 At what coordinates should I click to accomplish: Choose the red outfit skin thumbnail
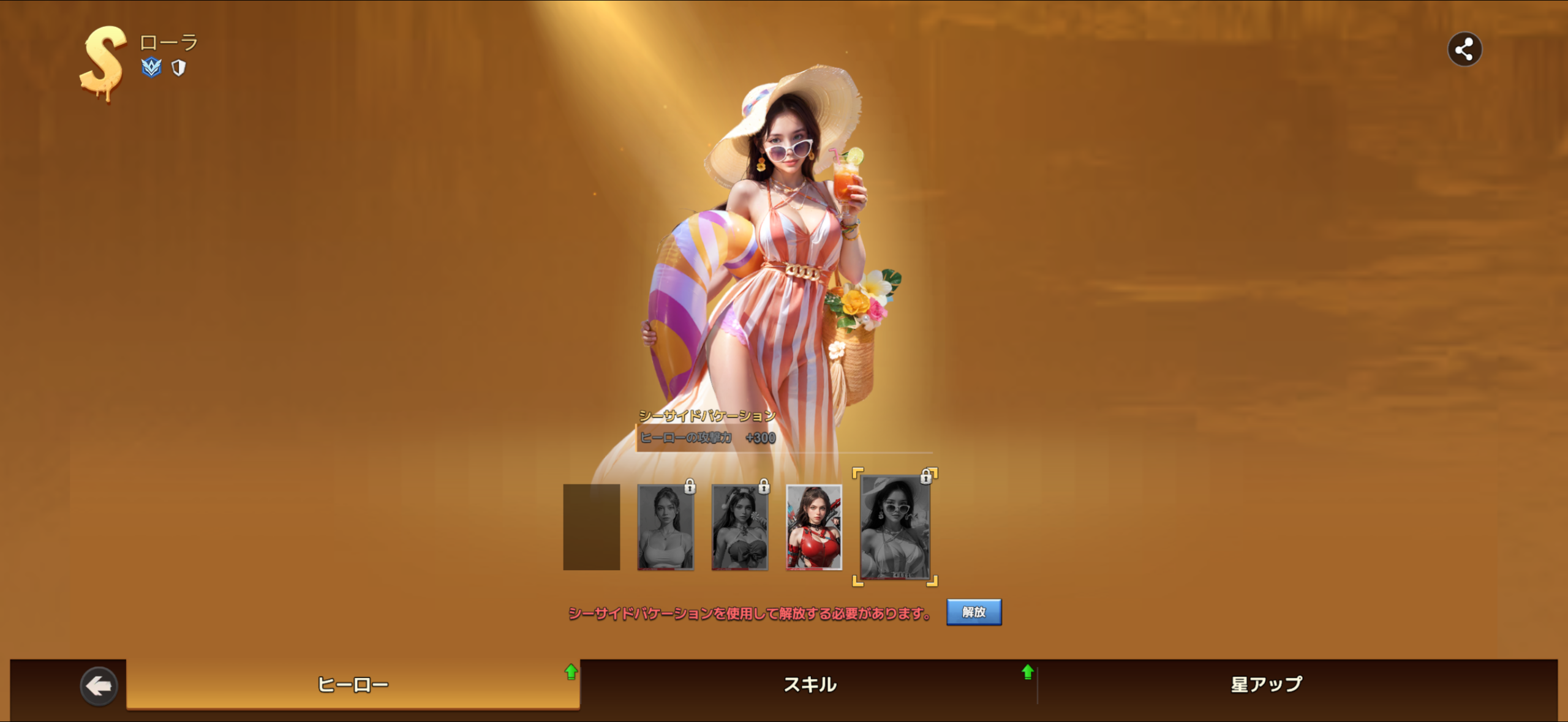(x=813, y=527)
